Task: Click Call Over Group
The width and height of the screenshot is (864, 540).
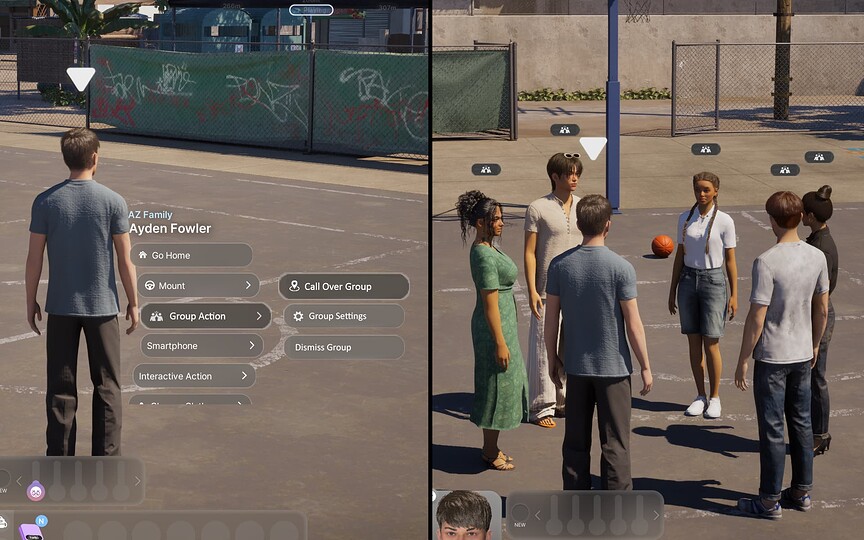Action: coord(343,286)
